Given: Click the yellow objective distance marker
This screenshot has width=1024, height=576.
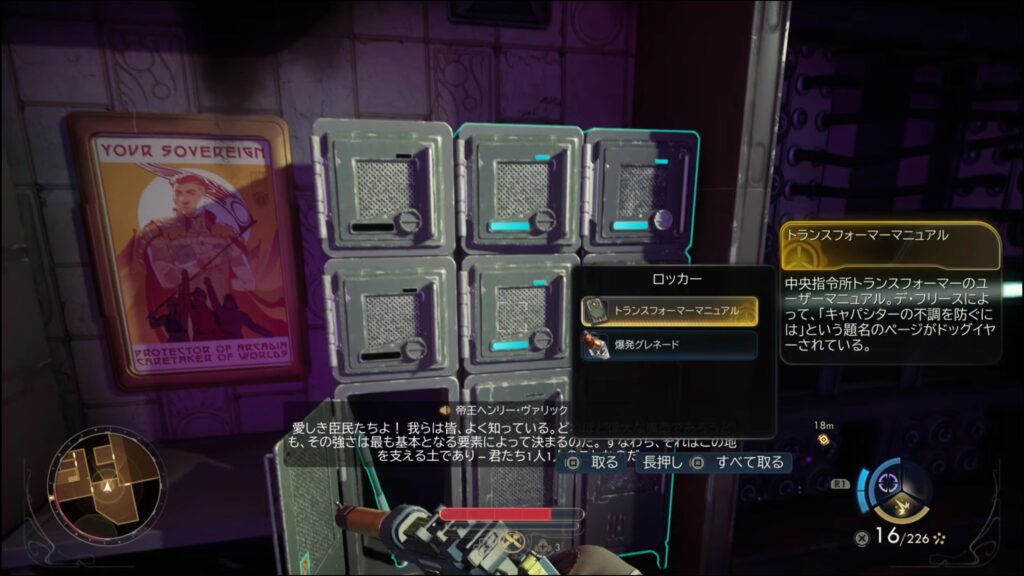Looking at the screenshot, I should point(823,438).
